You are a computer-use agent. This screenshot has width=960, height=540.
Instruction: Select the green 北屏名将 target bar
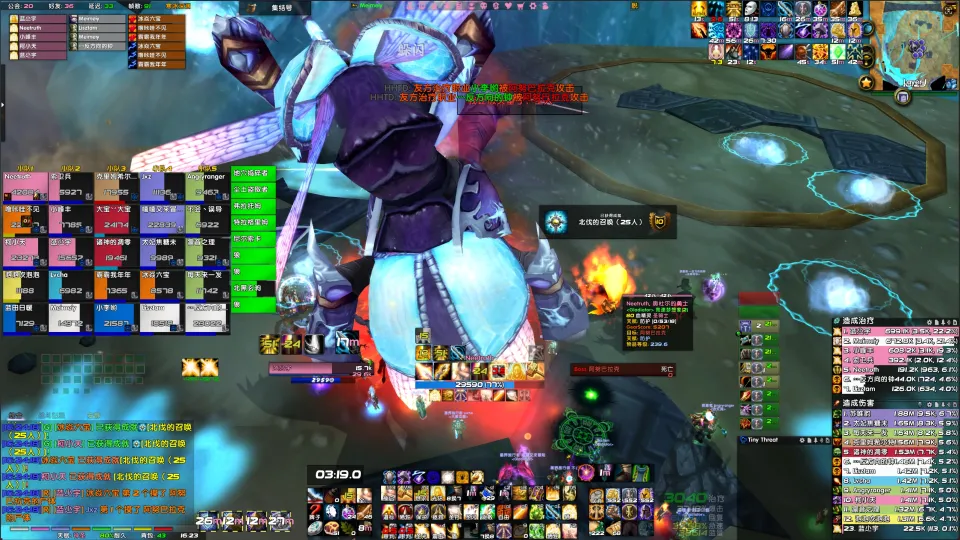[x=252, y=288]
